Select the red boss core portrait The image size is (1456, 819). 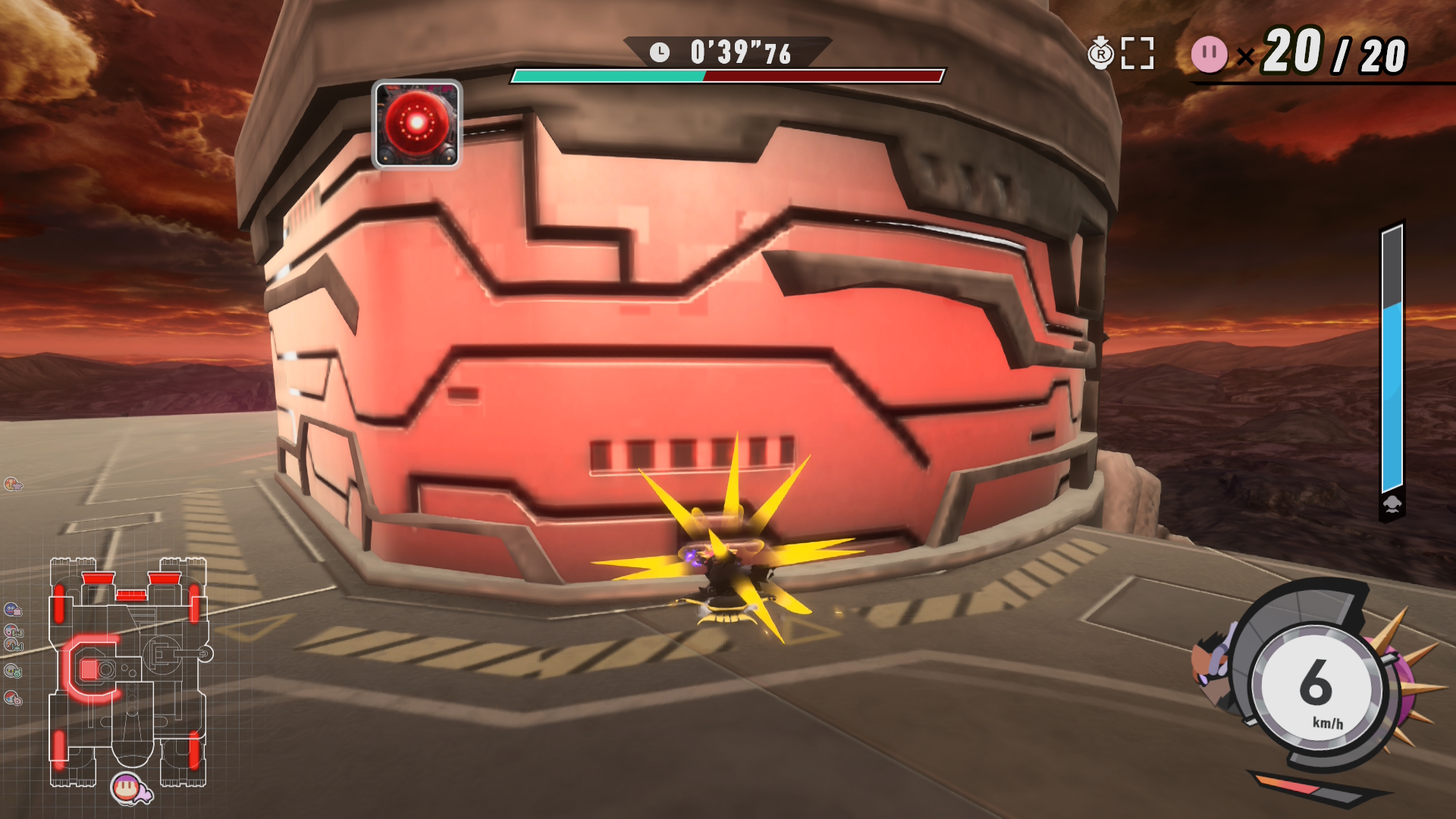416,124
